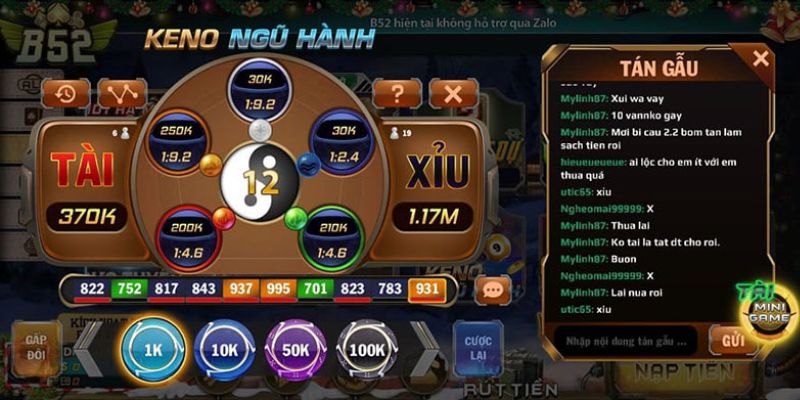Focus the chat message input field
Image resolution: width=800 pixels, height=400 pixels.
622,340
